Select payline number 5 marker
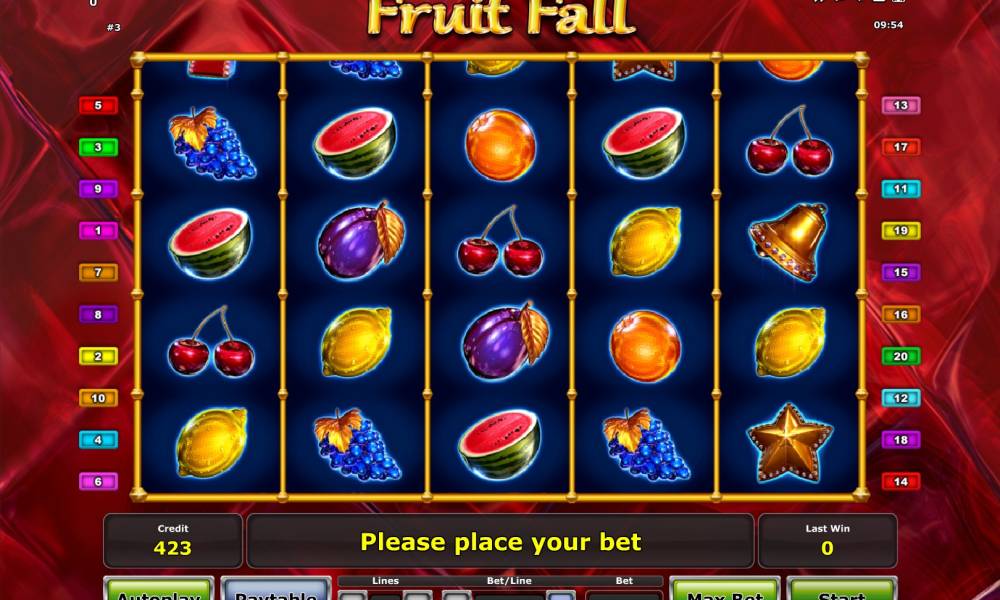 click(98, 105)
